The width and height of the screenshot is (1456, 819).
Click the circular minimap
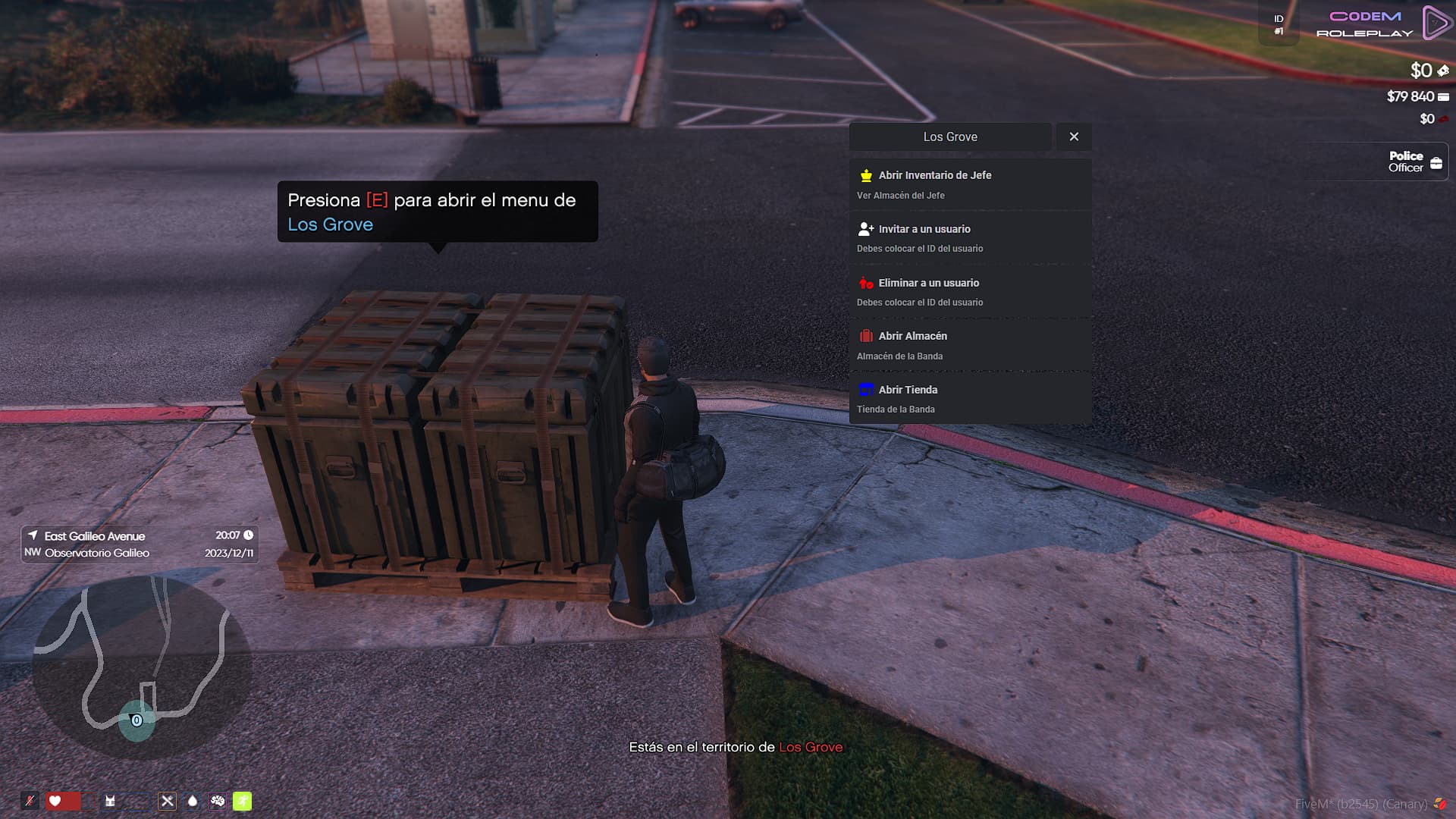tap(142, 667)
